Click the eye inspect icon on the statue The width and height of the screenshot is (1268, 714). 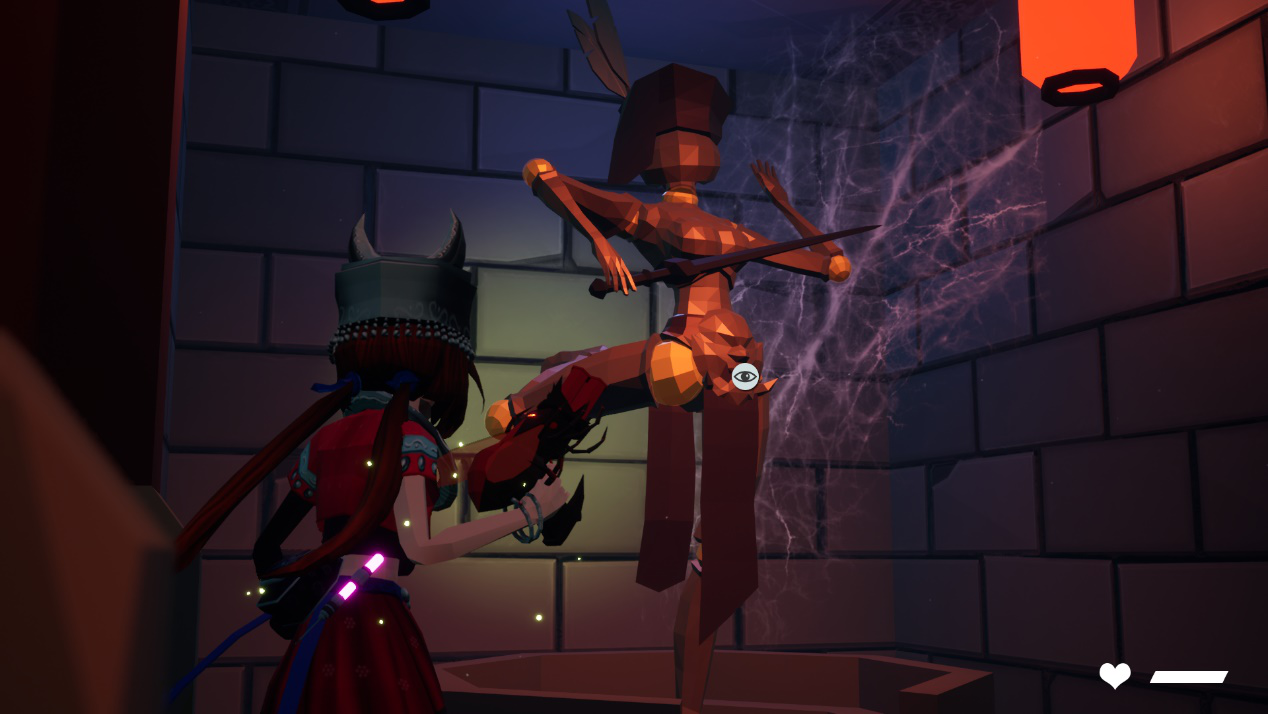coord(745,377)
